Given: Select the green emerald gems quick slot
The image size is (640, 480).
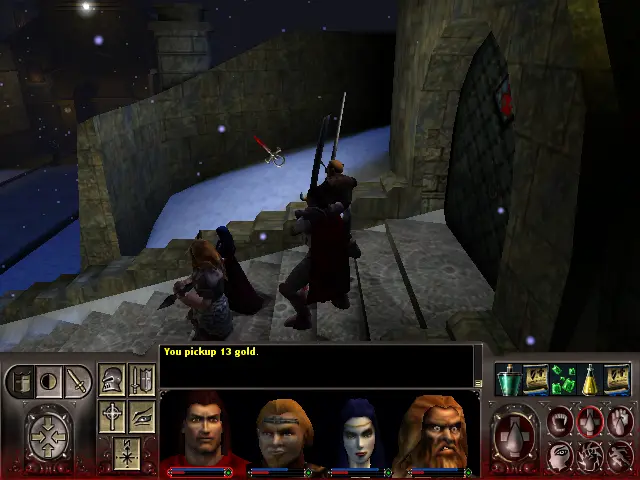Looking at the screenshot, I should tap(562, 379).
